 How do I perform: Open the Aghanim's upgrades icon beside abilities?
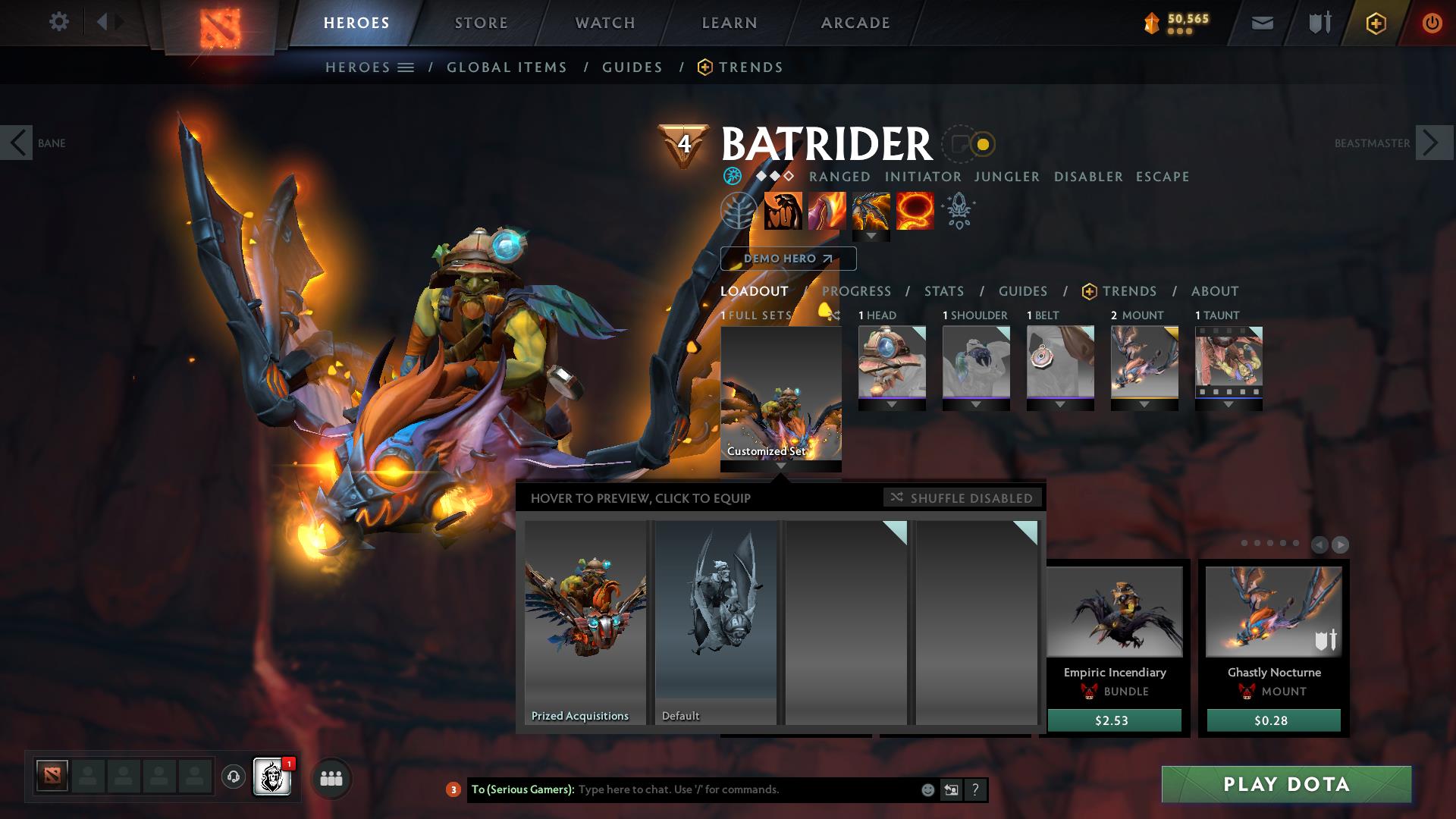959,212
